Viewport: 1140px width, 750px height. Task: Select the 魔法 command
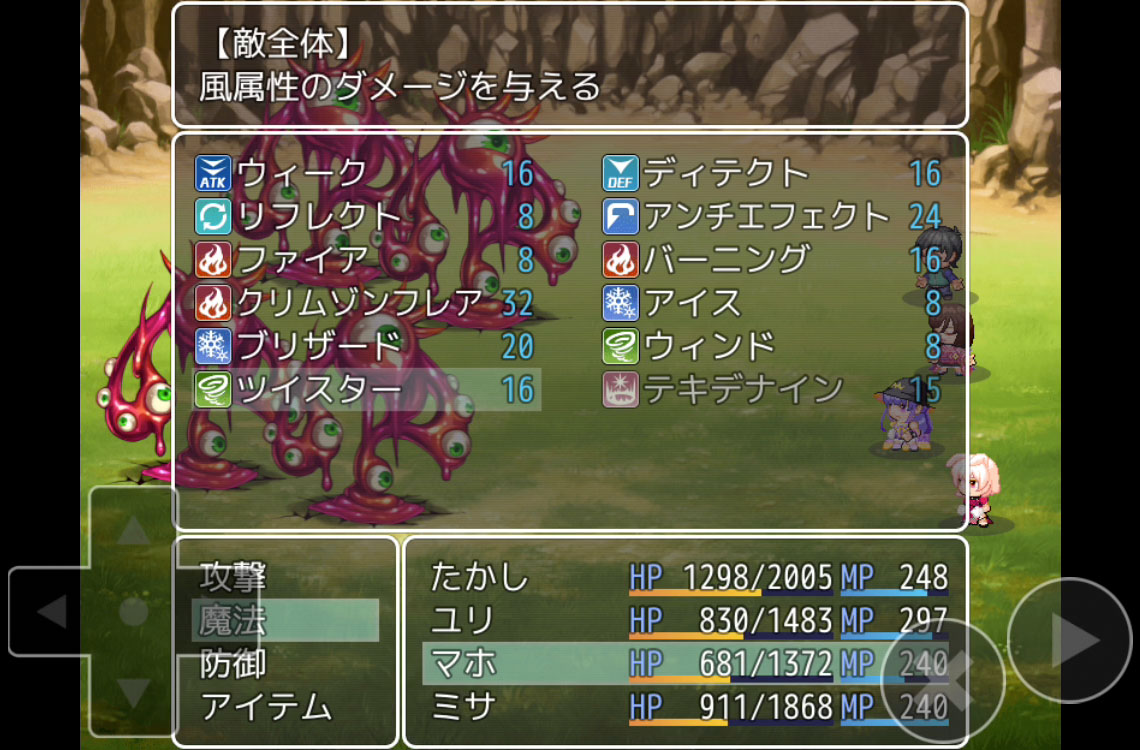[284, 621]
